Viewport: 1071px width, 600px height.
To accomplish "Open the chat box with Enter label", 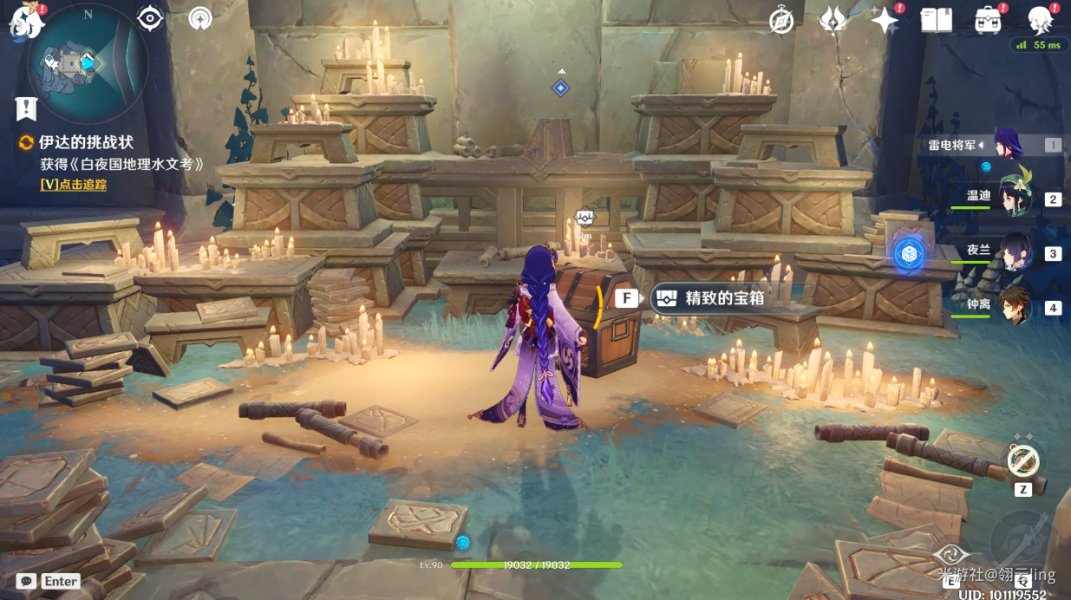I will tap(50, 581).
